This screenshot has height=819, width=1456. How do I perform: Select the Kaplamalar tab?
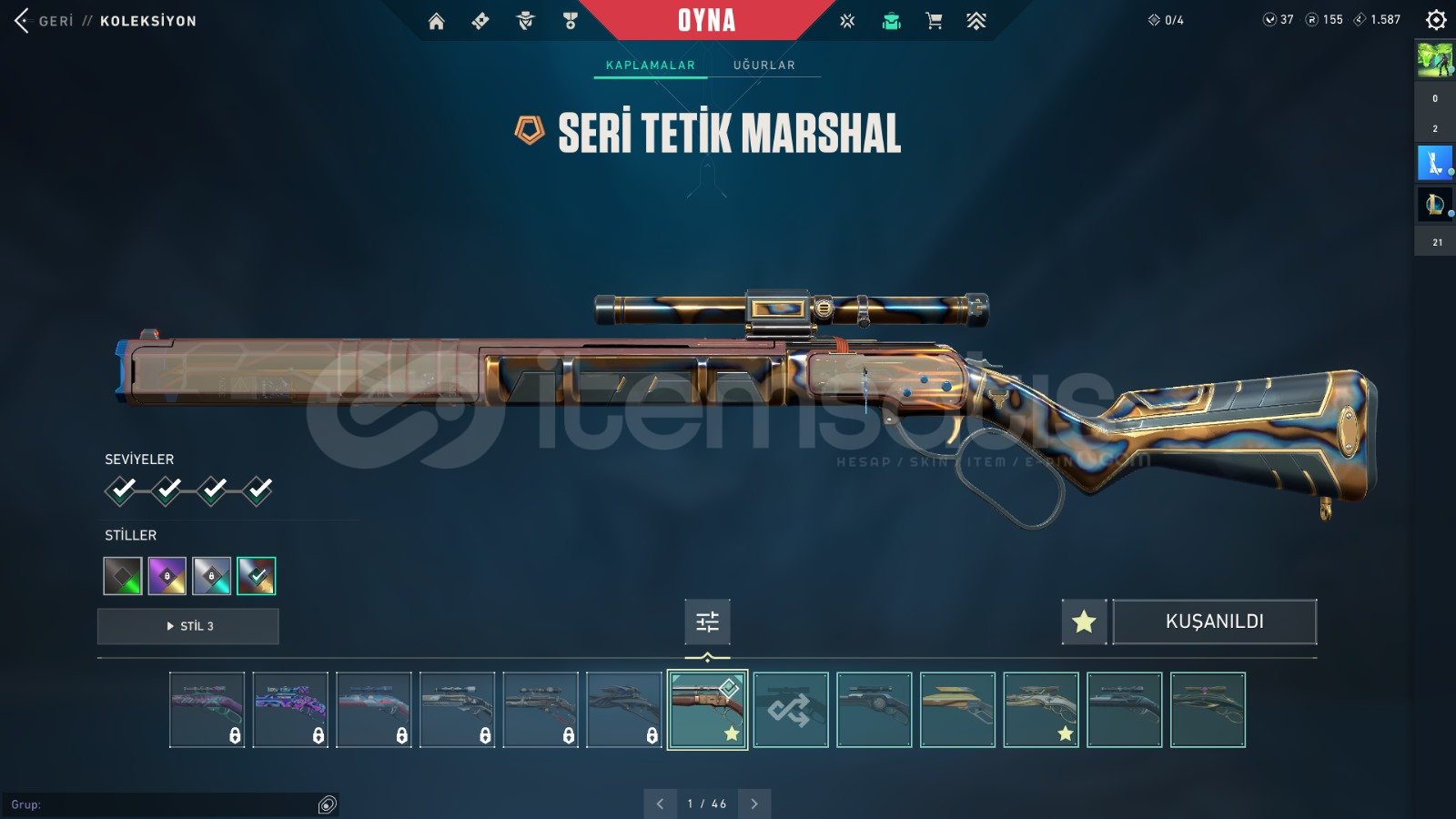tap(650, 65)
